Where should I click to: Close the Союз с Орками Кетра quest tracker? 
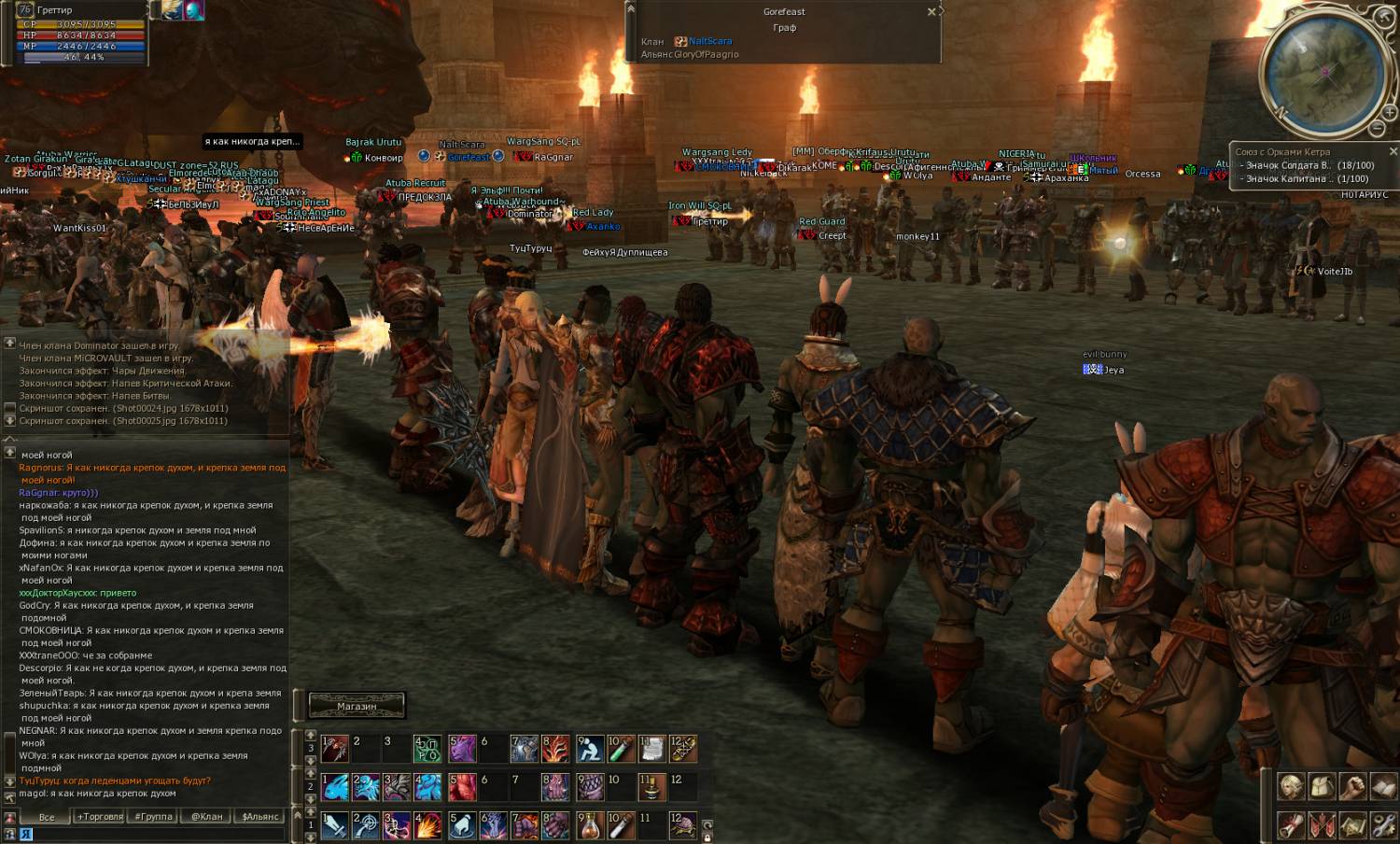[x=1393, y=151]
